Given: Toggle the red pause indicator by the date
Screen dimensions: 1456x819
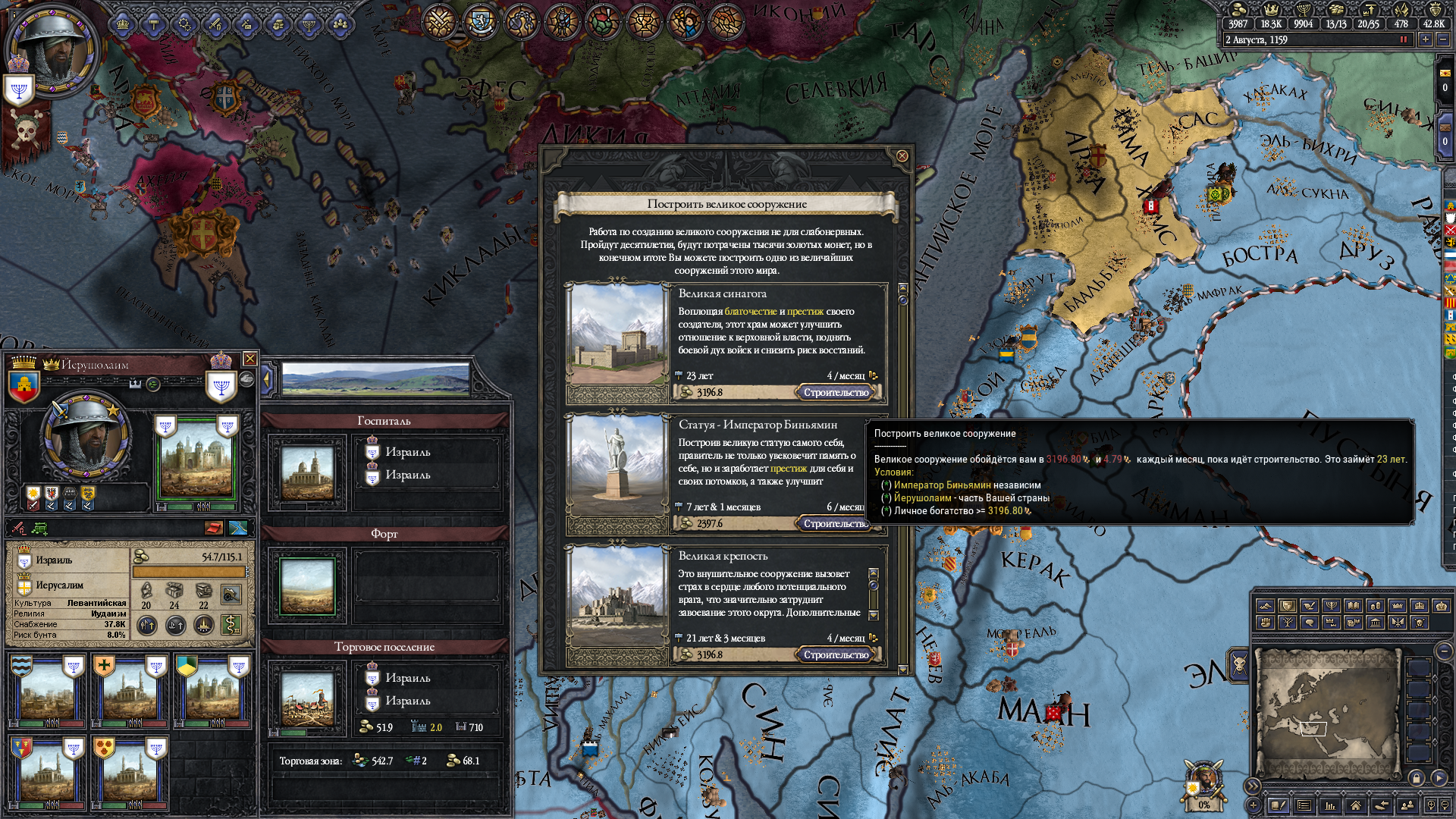Looking at the screenshot, I should tap(1404, 39).
